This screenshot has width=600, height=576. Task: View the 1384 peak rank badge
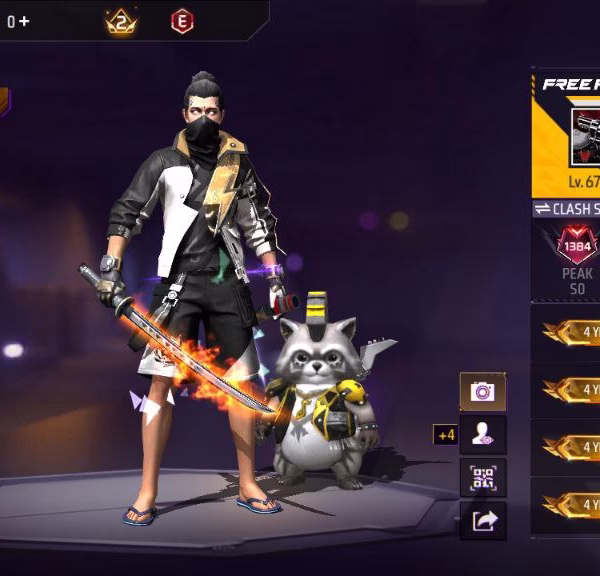(577, 246)
